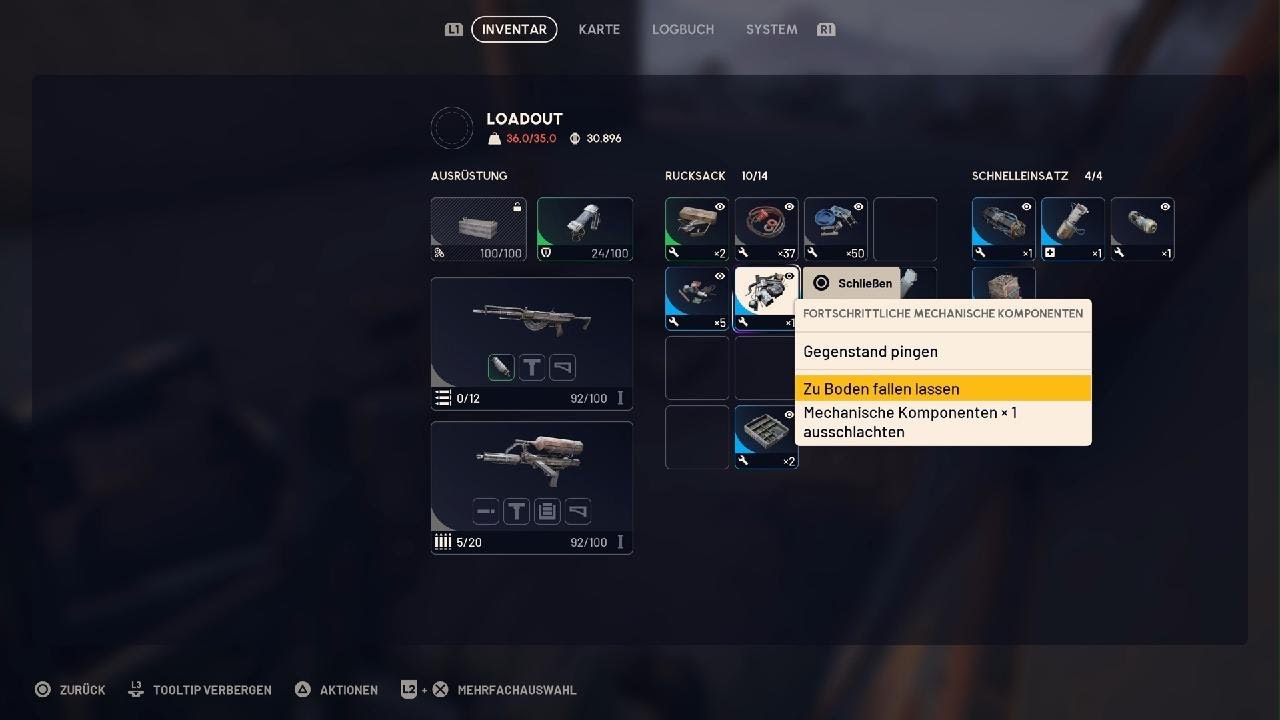
Task: Select the Inventar tab
Action: click(514, 29)
